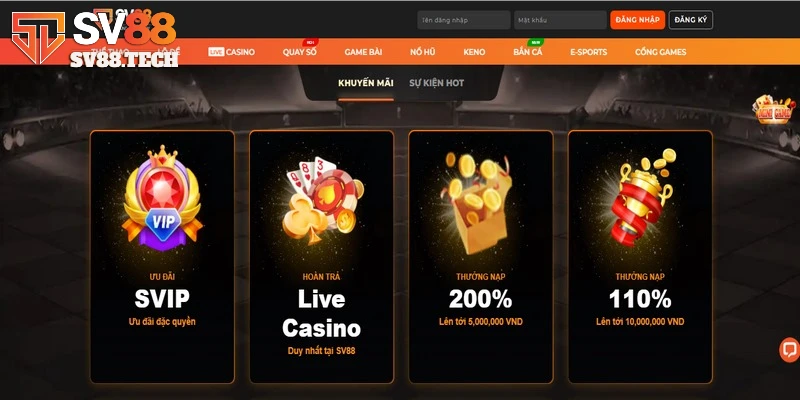The width and height of the screenshot is (800, 400).
Task: Select the Mật khẩu password field
Action: pyautogui.click(x=560, y=20)
